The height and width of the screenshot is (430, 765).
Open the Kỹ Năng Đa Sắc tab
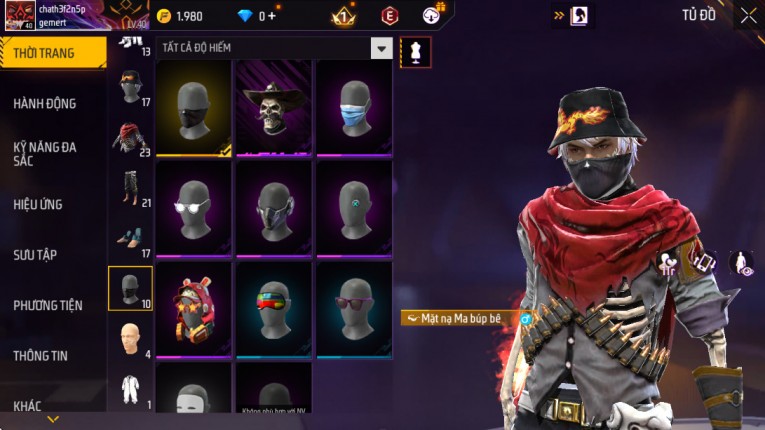point(45,153)
